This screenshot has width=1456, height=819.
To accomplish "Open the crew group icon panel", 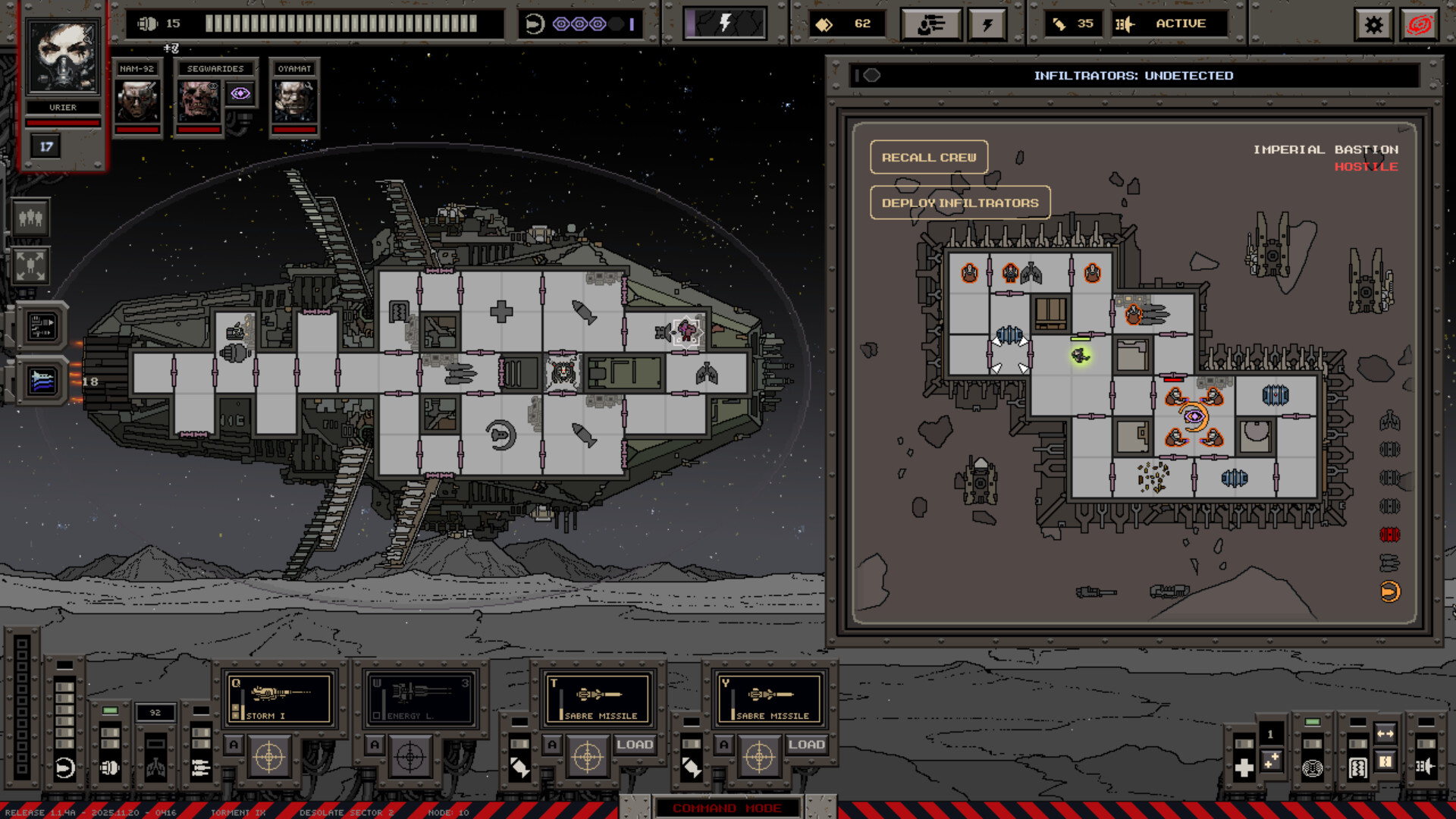I will click(x=30, y=218).
